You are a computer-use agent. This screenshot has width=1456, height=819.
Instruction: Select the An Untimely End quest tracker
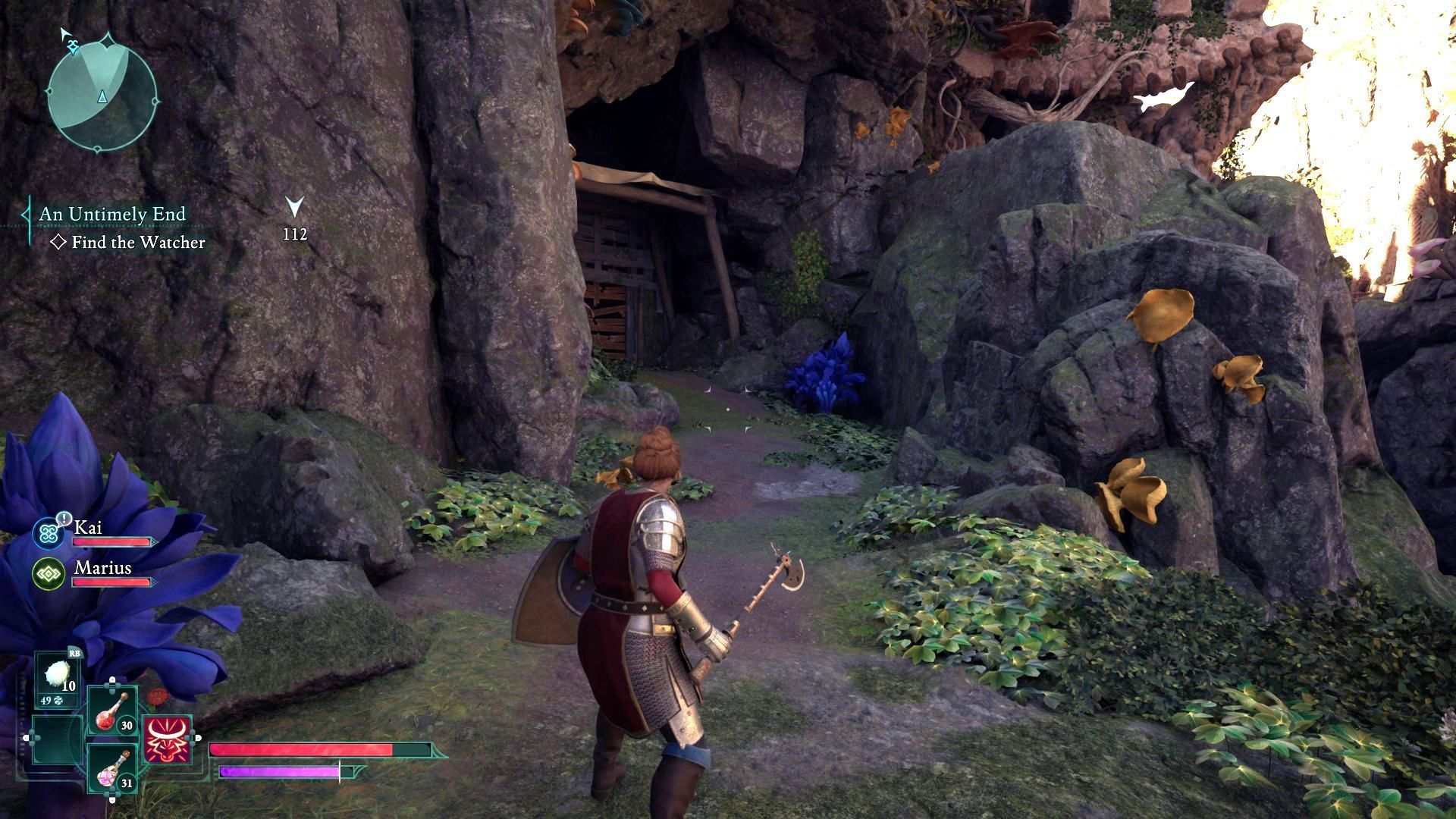(x=112, y=215)
